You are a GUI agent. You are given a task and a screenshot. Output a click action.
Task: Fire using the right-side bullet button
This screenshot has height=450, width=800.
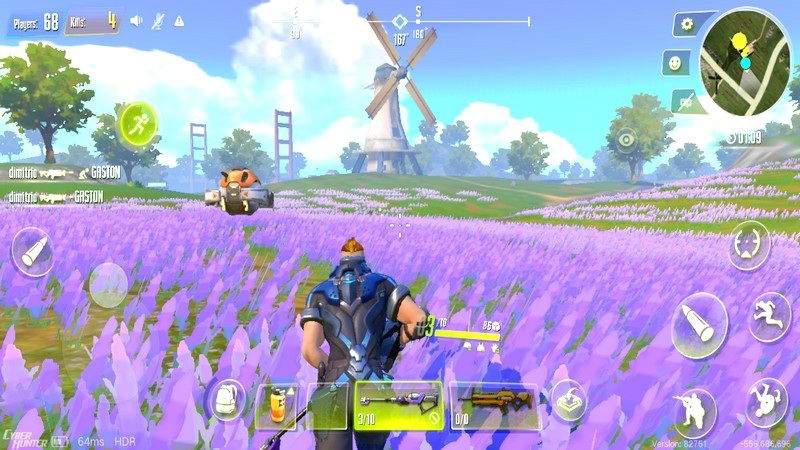coord(699,324)
